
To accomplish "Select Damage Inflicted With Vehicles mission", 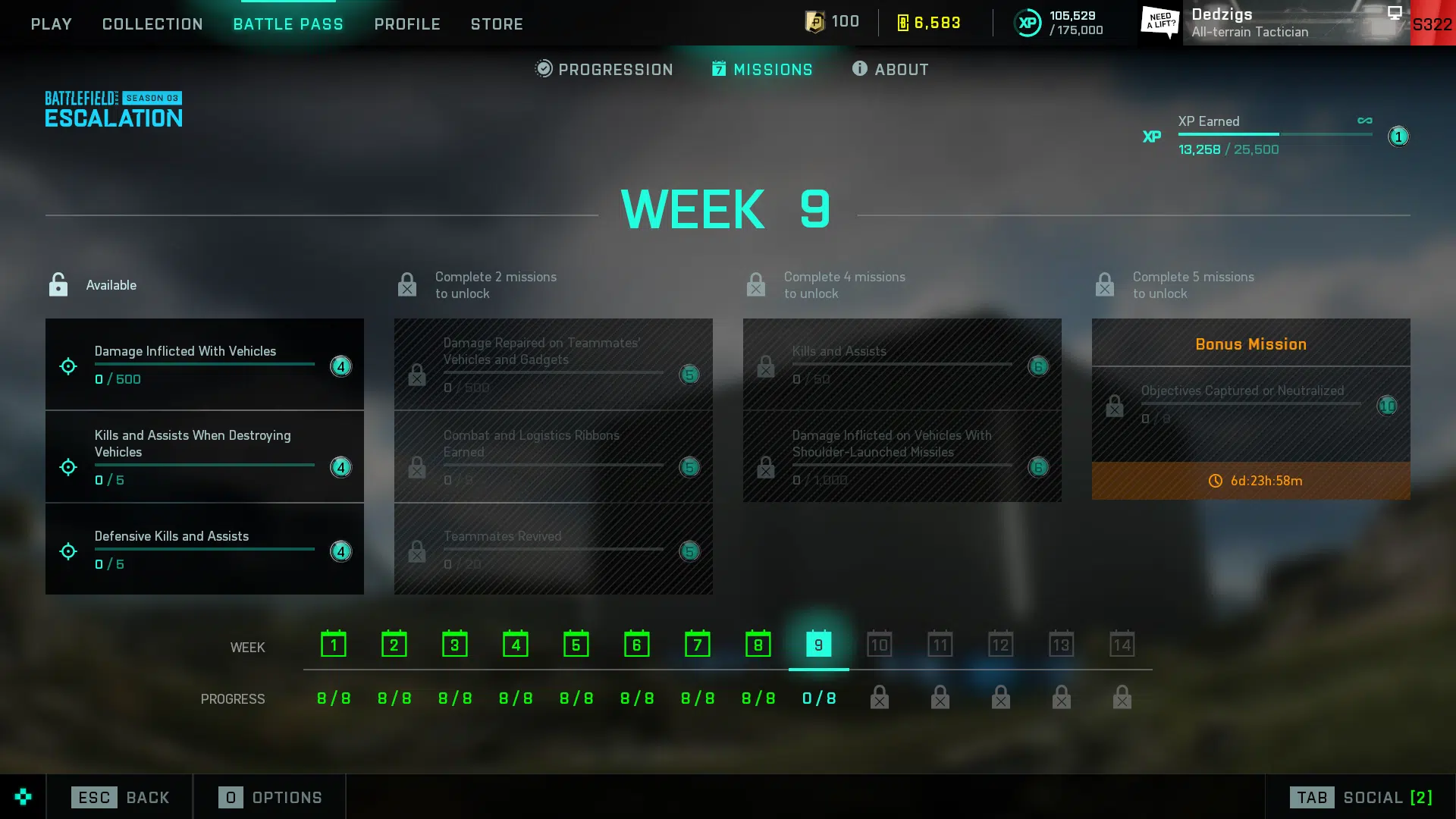I will tap(204, 365).
